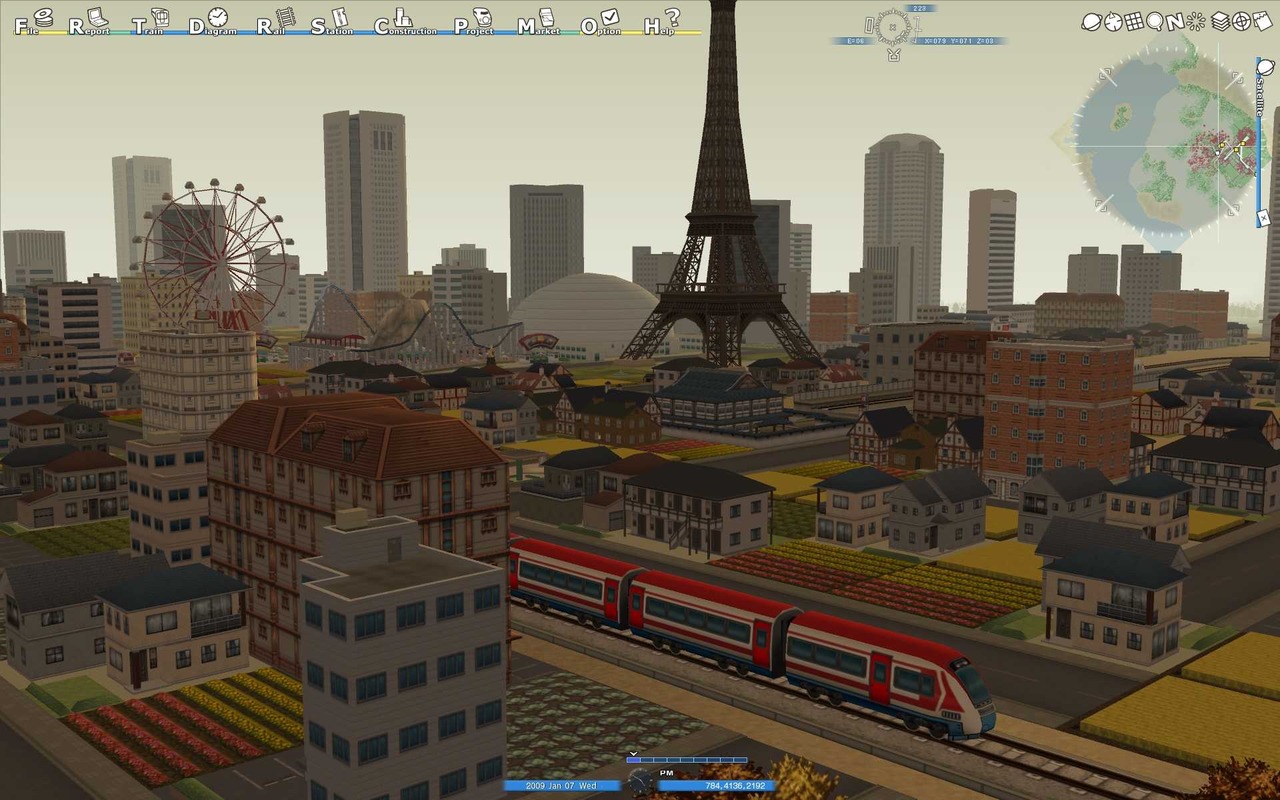The width and height of the screenshot is (1280, 800).
Task: Click the game speed bar above the clock
Action: [686, 761]
